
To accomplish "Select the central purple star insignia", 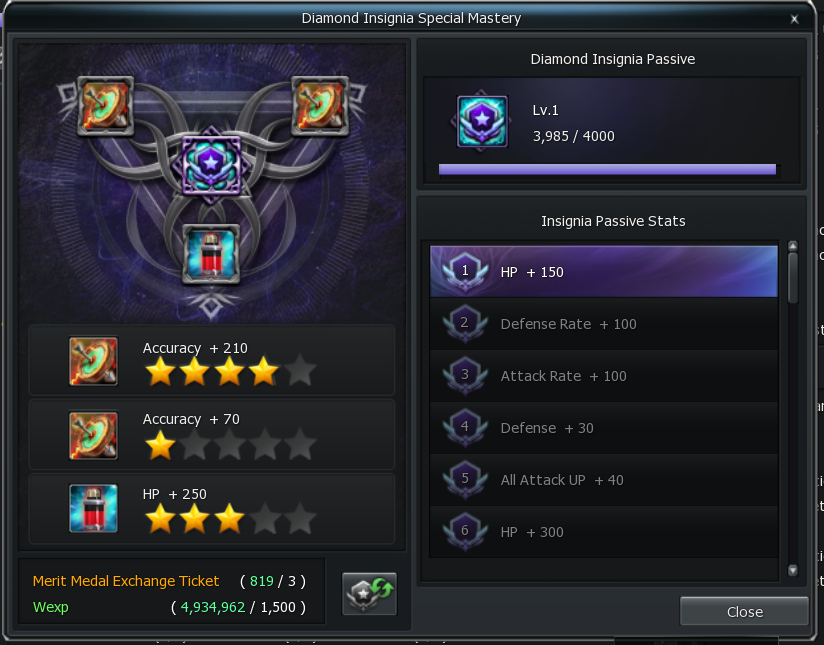I will [211, 165].
